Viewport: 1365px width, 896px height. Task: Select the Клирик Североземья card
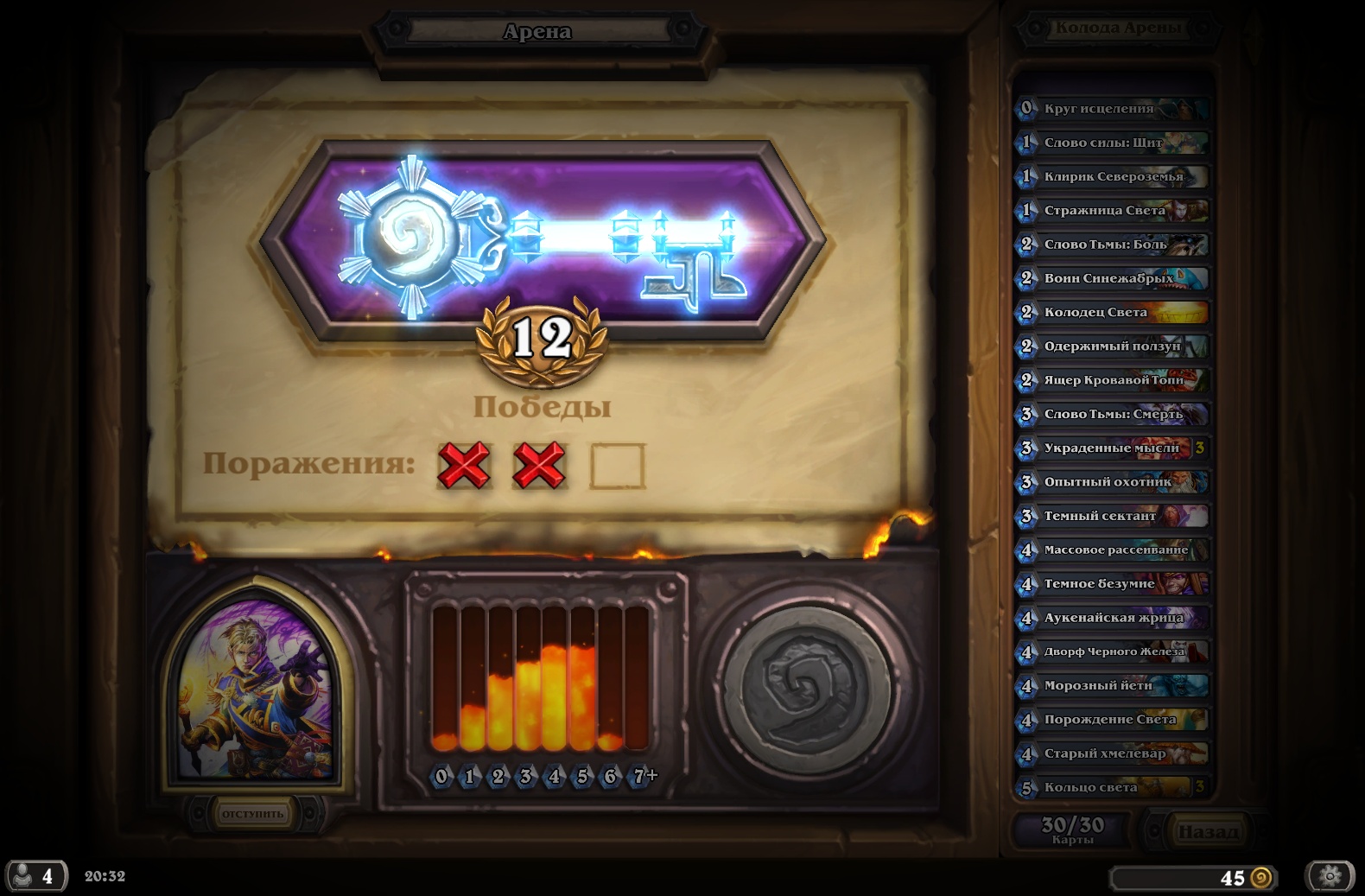click(x=1112, y=176)
